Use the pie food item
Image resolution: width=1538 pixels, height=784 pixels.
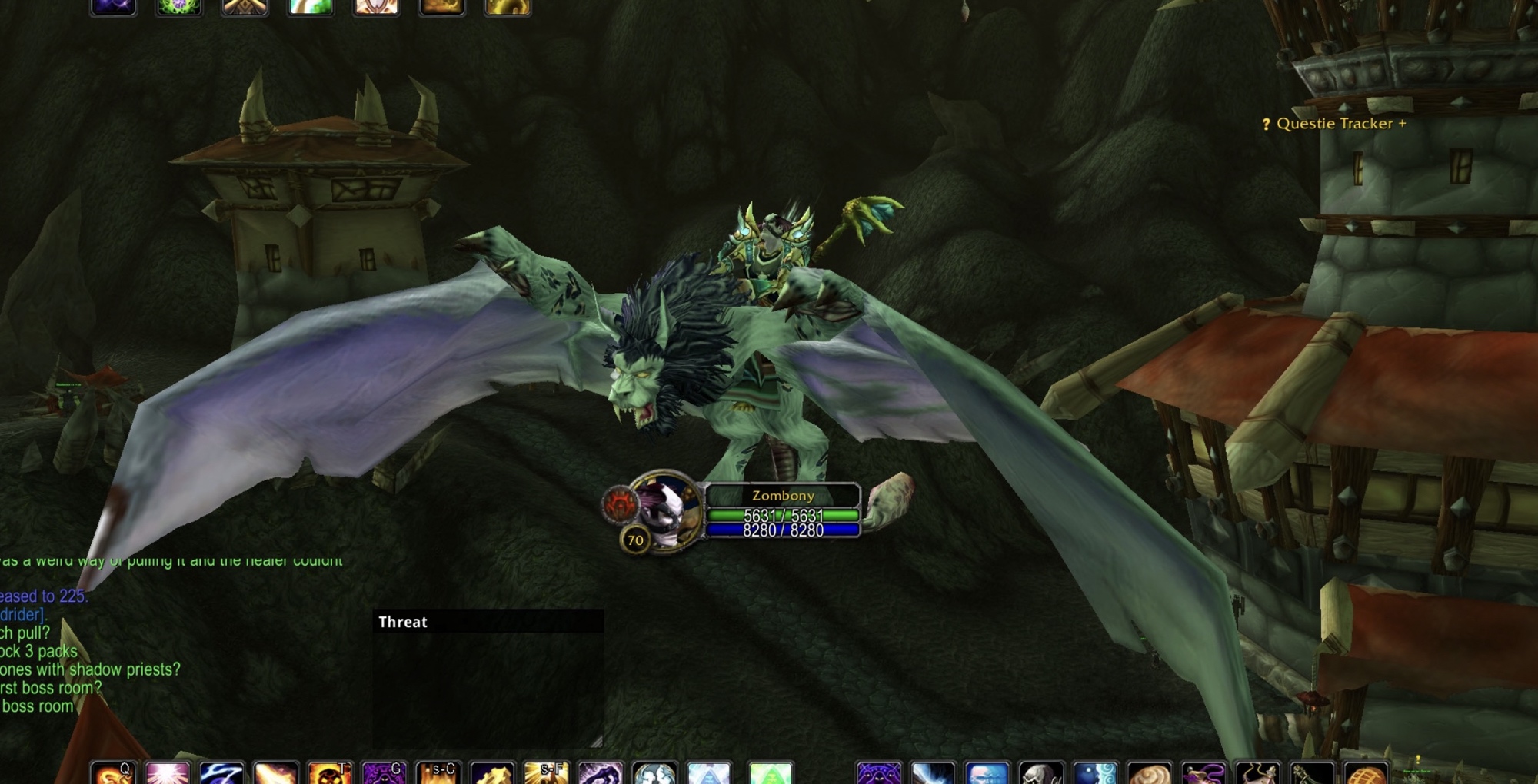click(1366, 773)
